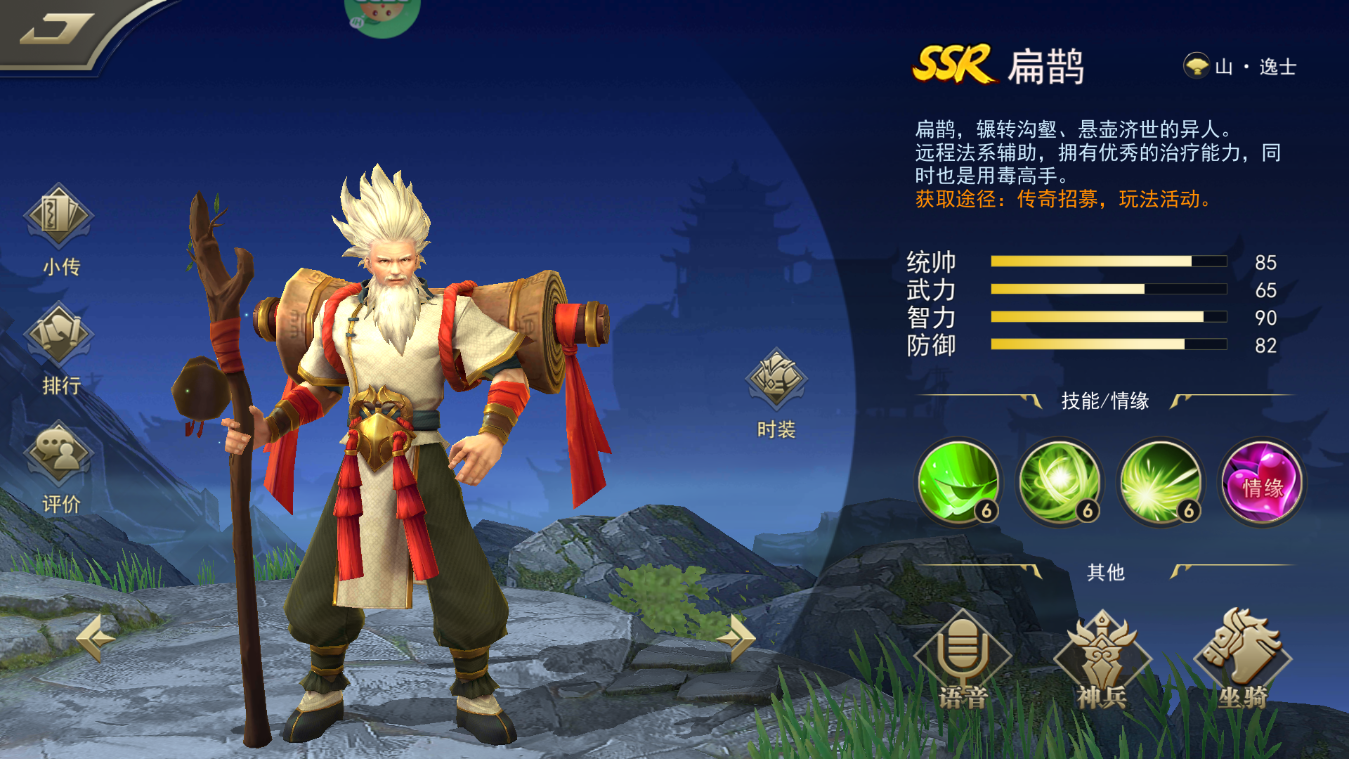View the green masked-face skill icon
Viewport: 1349px width, 759px height.
coord(959,482)
